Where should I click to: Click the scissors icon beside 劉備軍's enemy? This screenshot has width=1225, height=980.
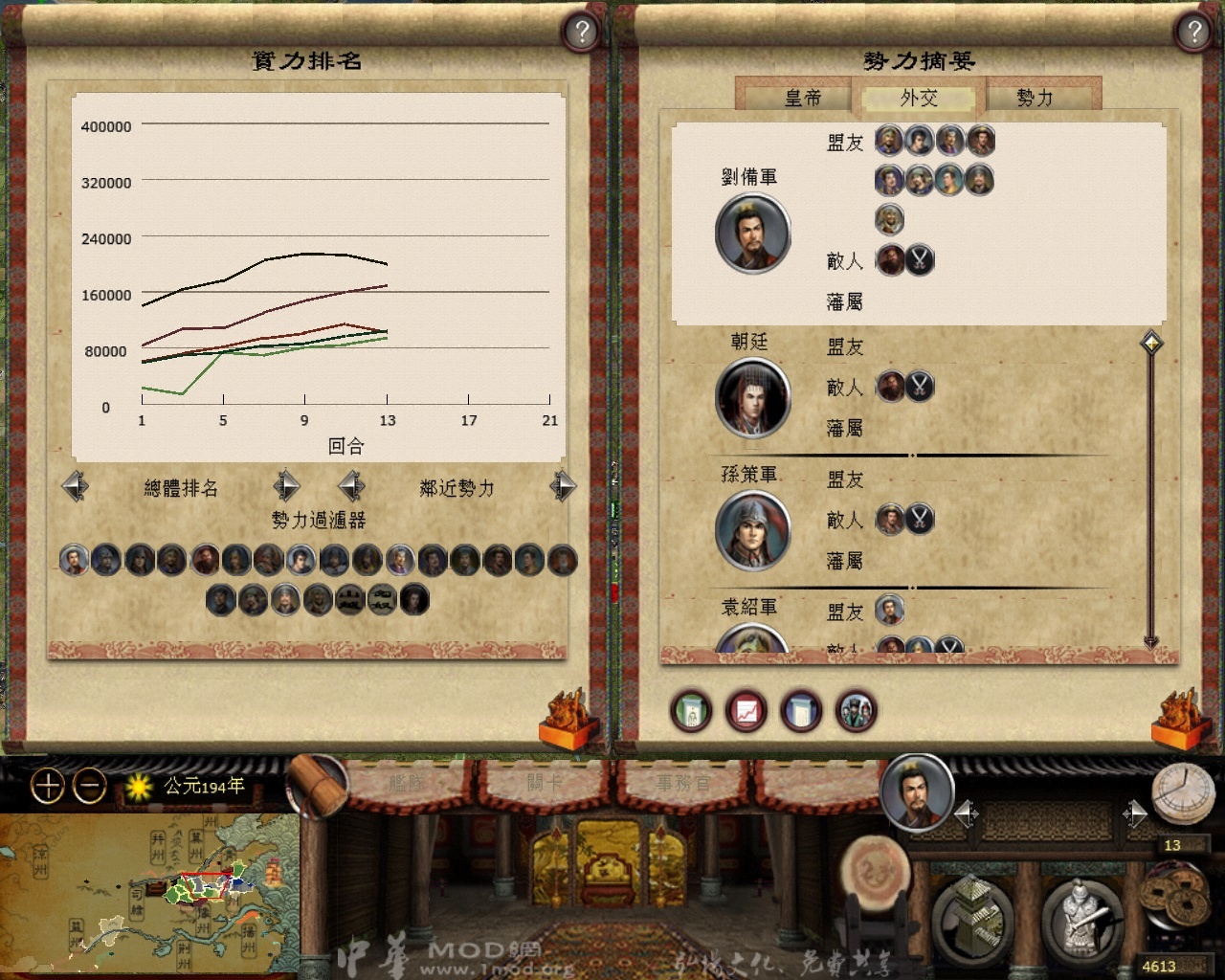click(921, 260)
